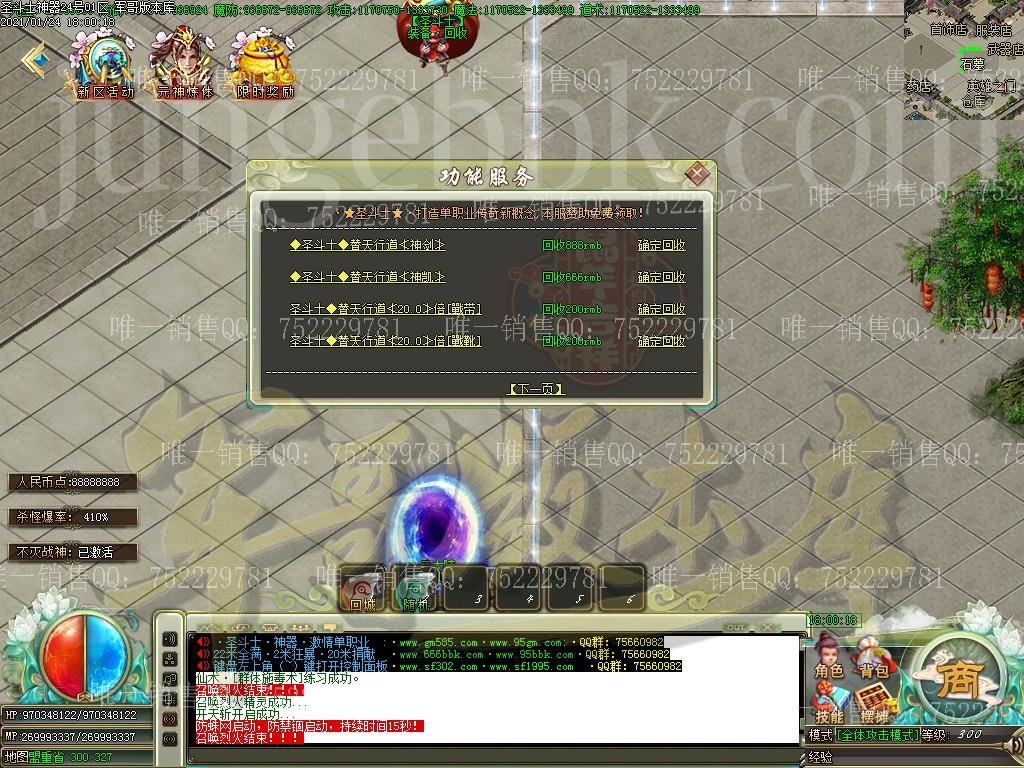
Task: Toggle the 全体攻击模式 attack mode
Action: [879, 735]
